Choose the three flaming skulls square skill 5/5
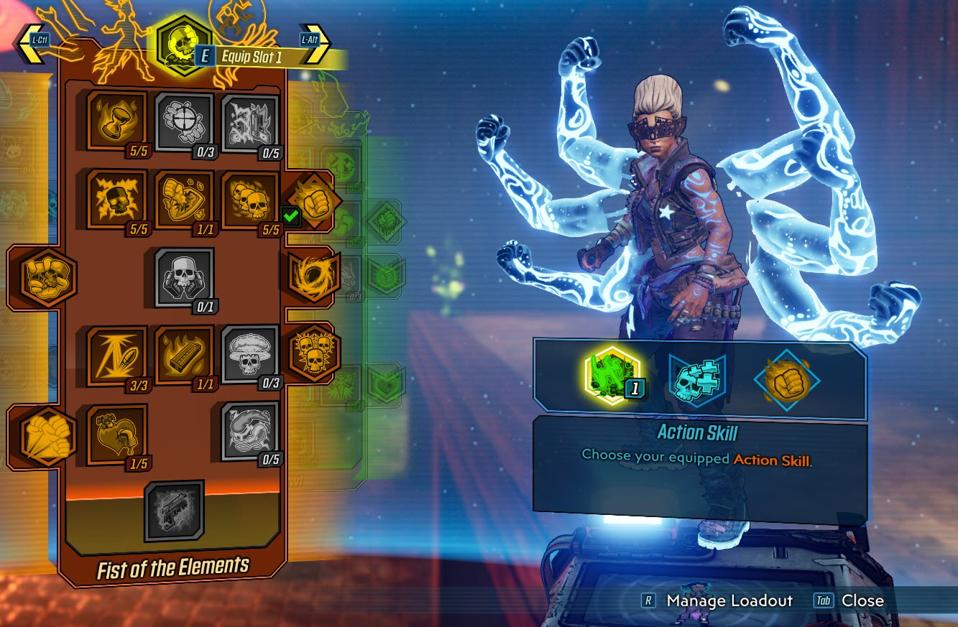 [x=249, y=198]
